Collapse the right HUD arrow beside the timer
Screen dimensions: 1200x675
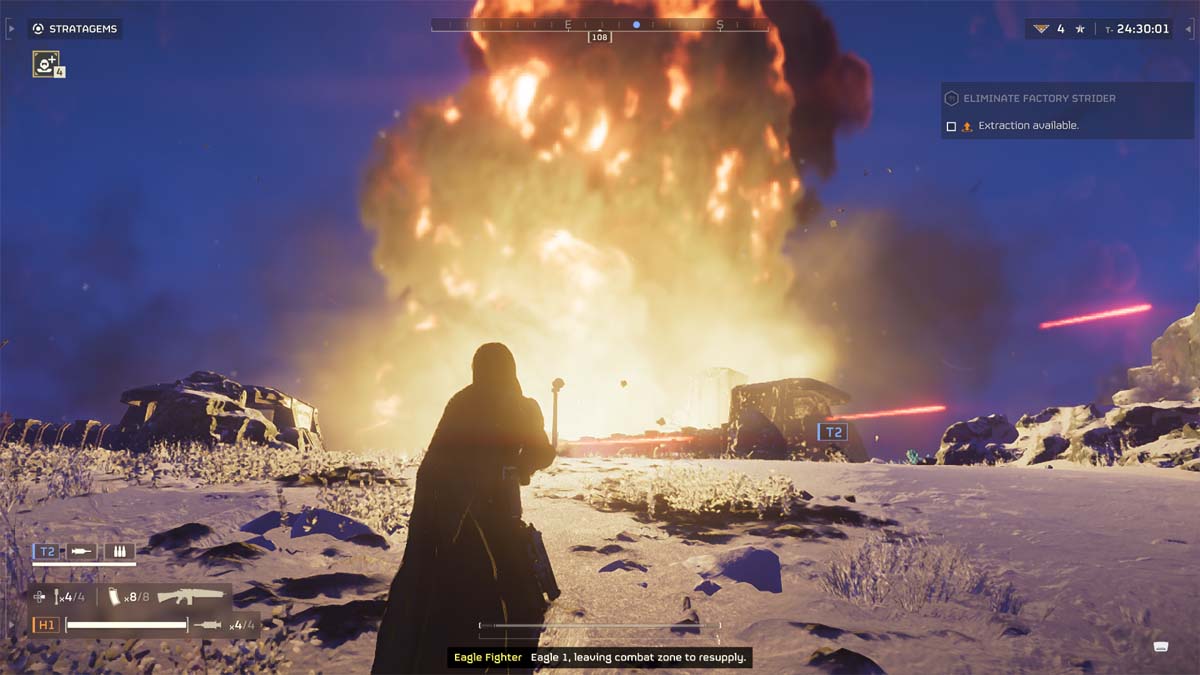[1188, 29]
